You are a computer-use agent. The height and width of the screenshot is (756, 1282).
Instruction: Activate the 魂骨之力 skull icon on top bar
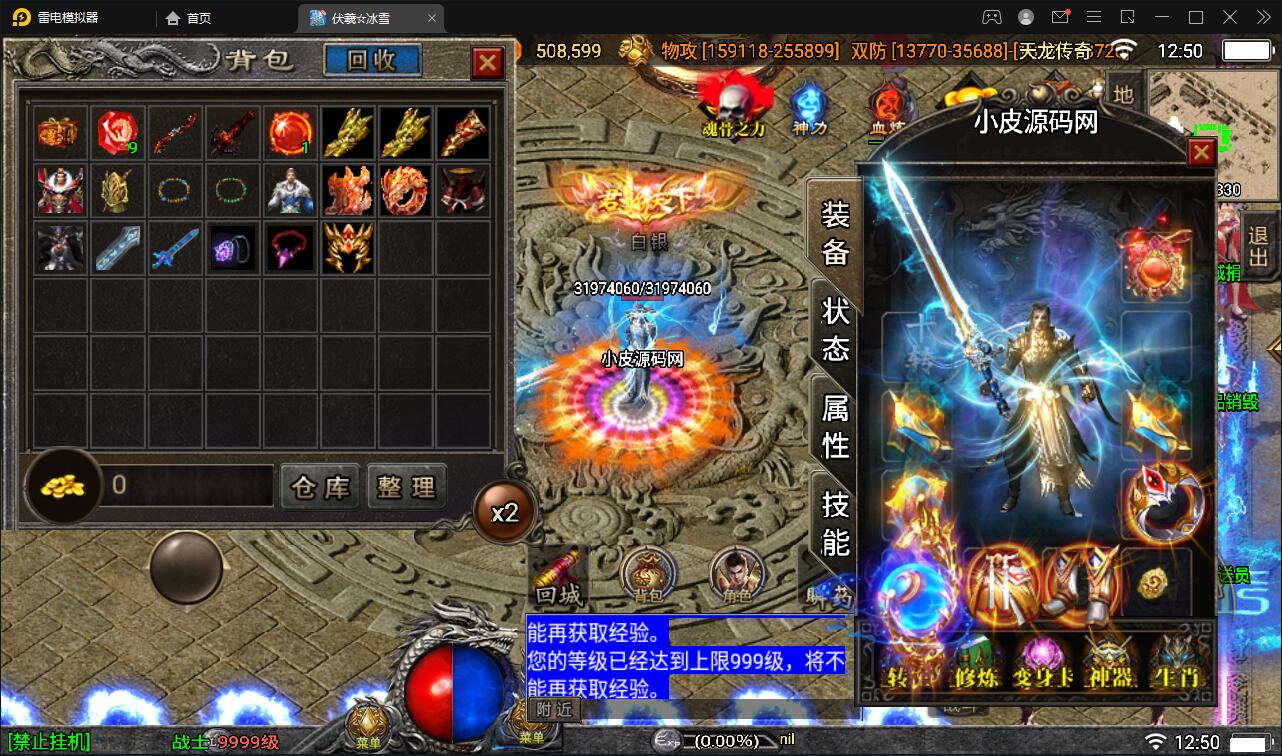tap(733, 103)
